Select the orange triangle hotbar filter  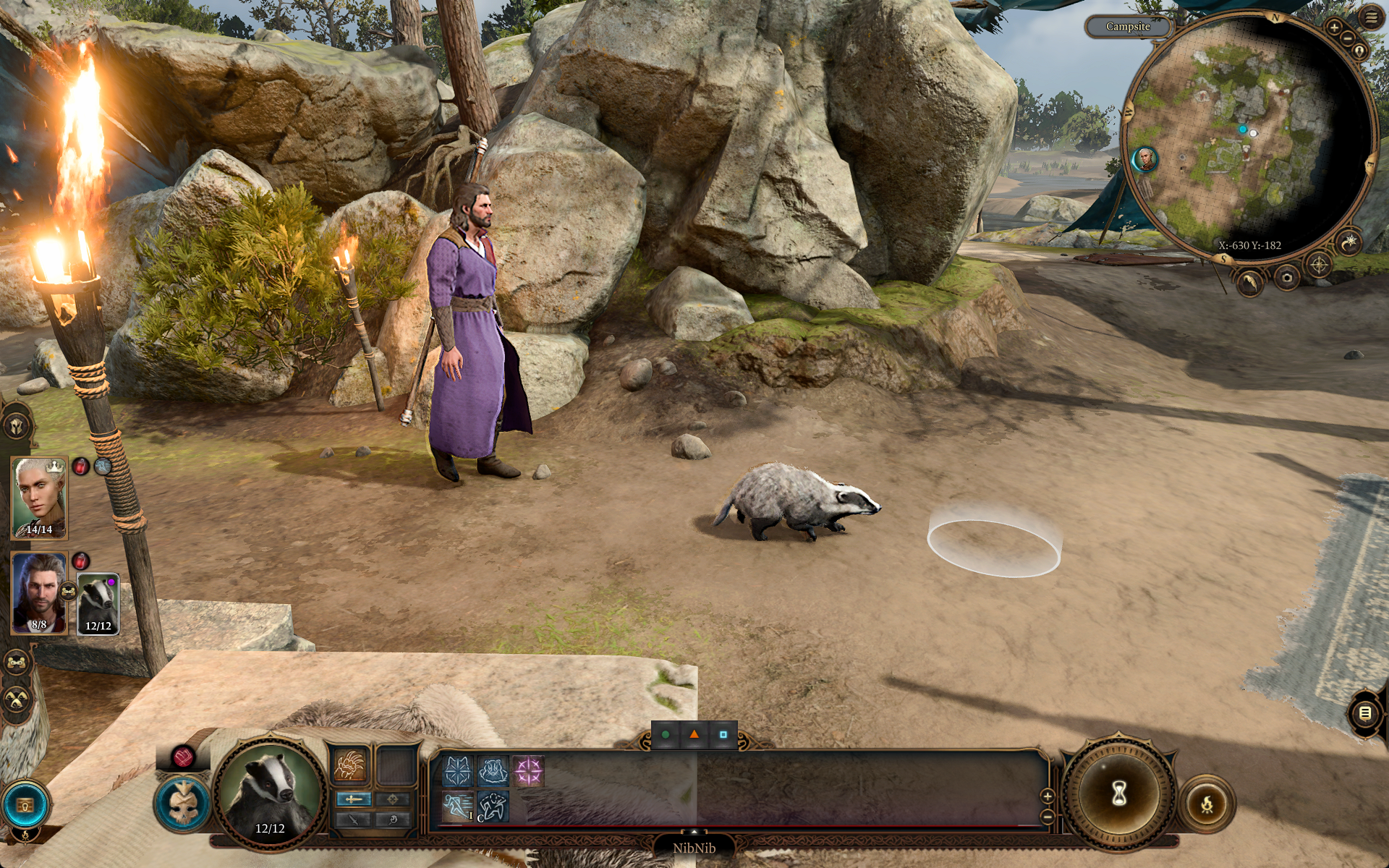pos(694,735)
